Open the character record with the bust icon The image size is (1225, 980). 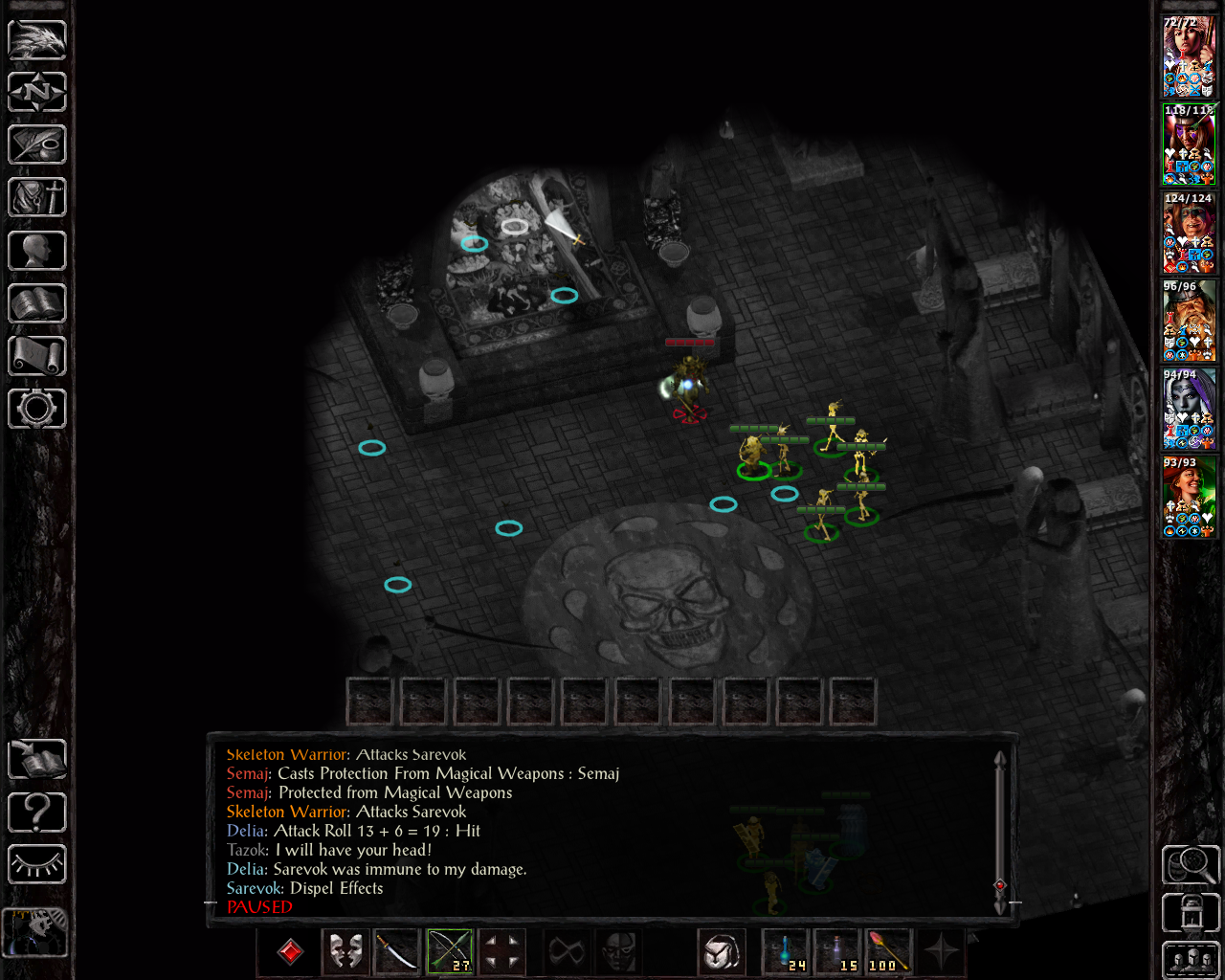point(37,251)
